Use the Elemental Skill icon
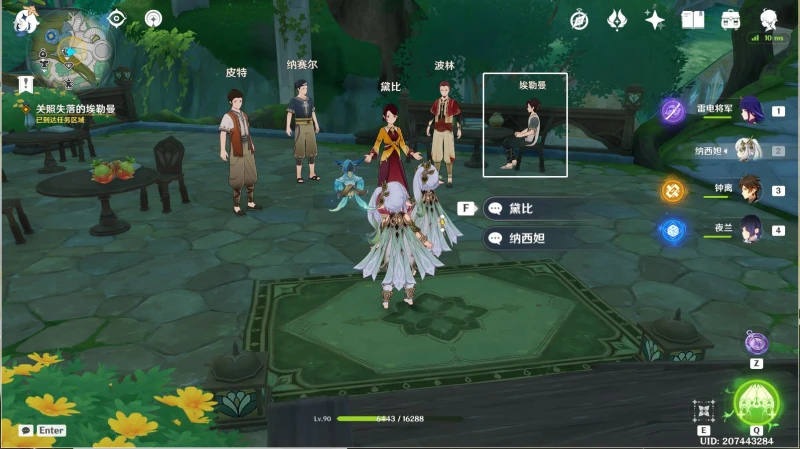800x449 pixels. coord(704,410)
